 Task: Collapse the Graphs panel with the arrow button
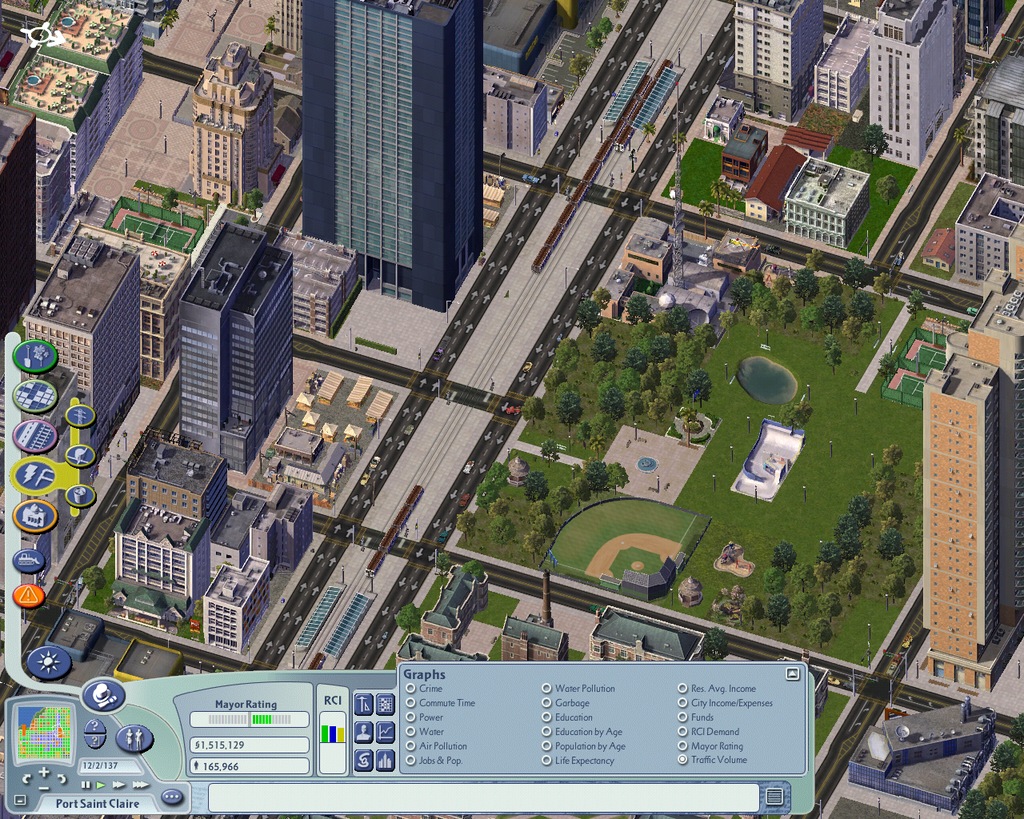[792, 674]
